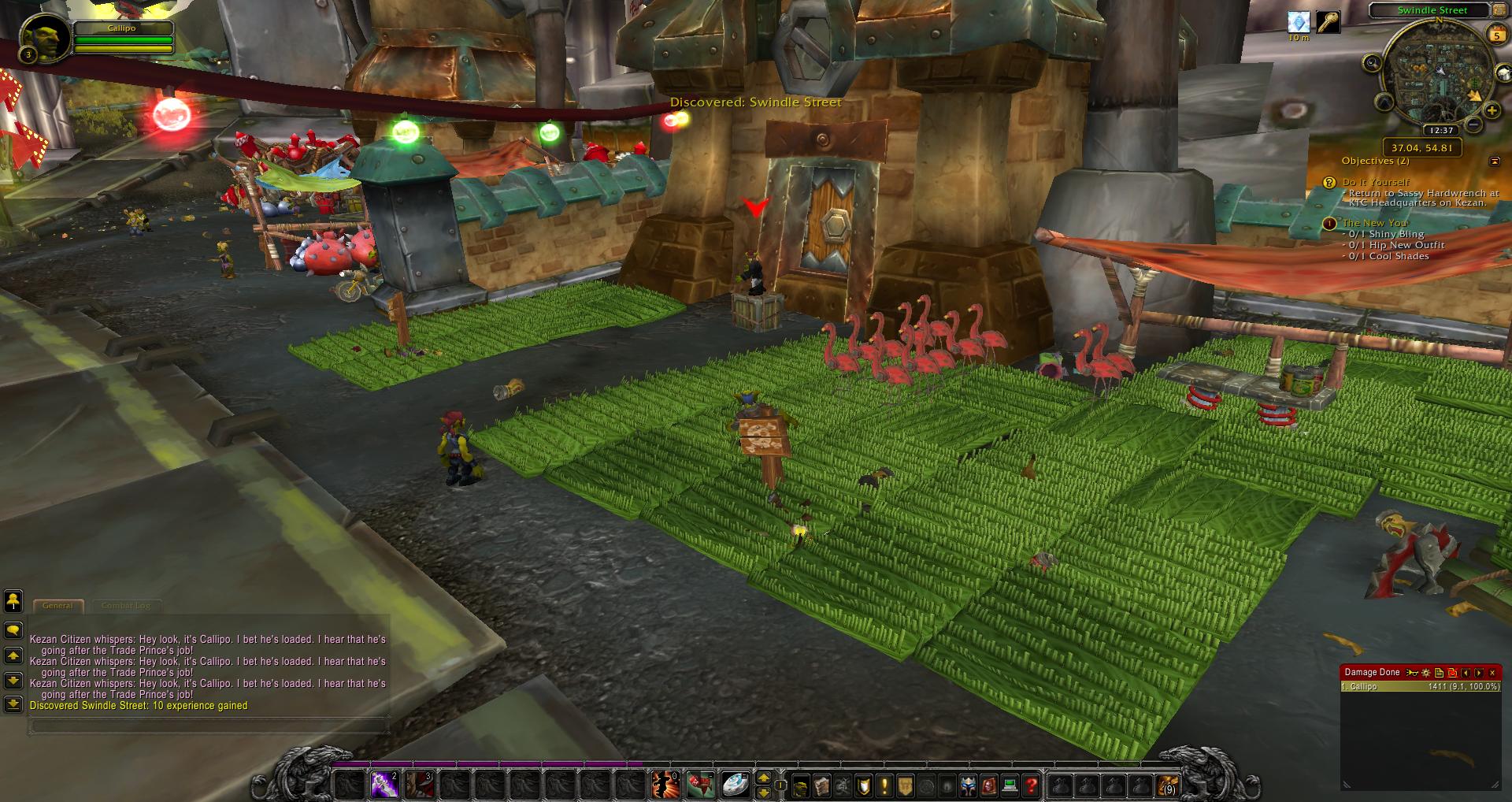Viewport: 1512px width, 802px height.
Task: Open the calendar showing day 5
Action: pyautogui.click(x=1497, y=34)
